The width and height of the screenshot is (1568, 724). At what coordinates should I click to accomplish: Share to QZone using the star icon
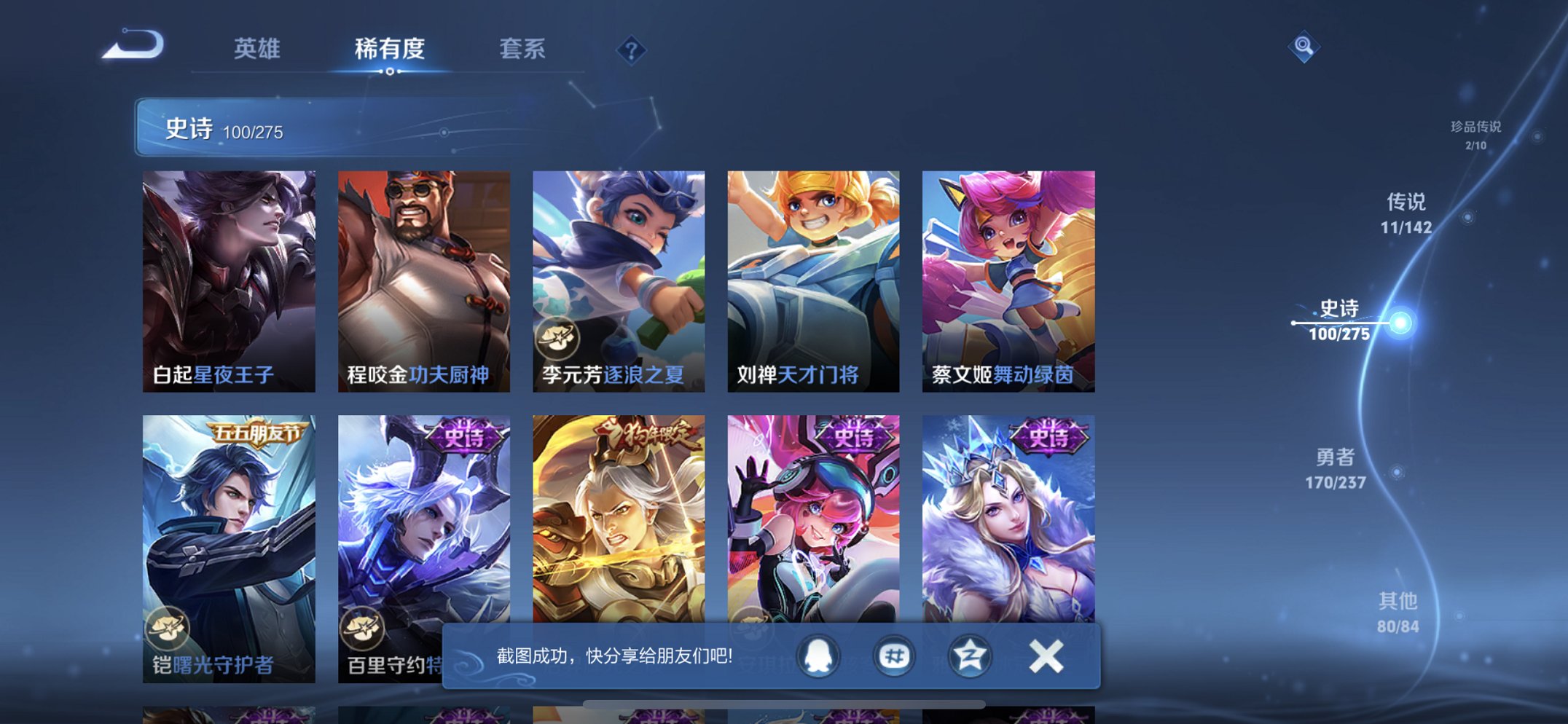point(972,656)
